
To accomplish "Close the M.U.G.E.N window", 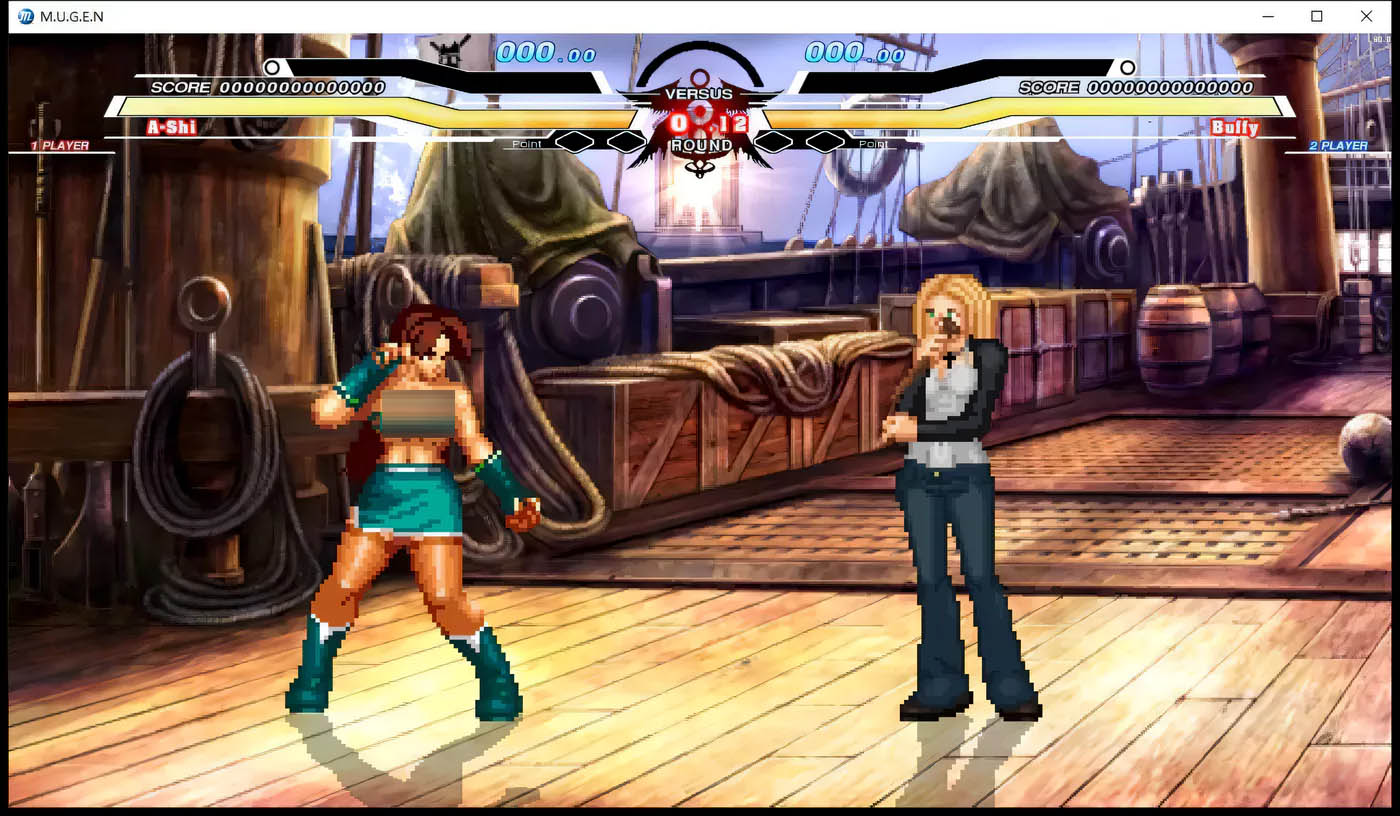I will click(1366, 16).
